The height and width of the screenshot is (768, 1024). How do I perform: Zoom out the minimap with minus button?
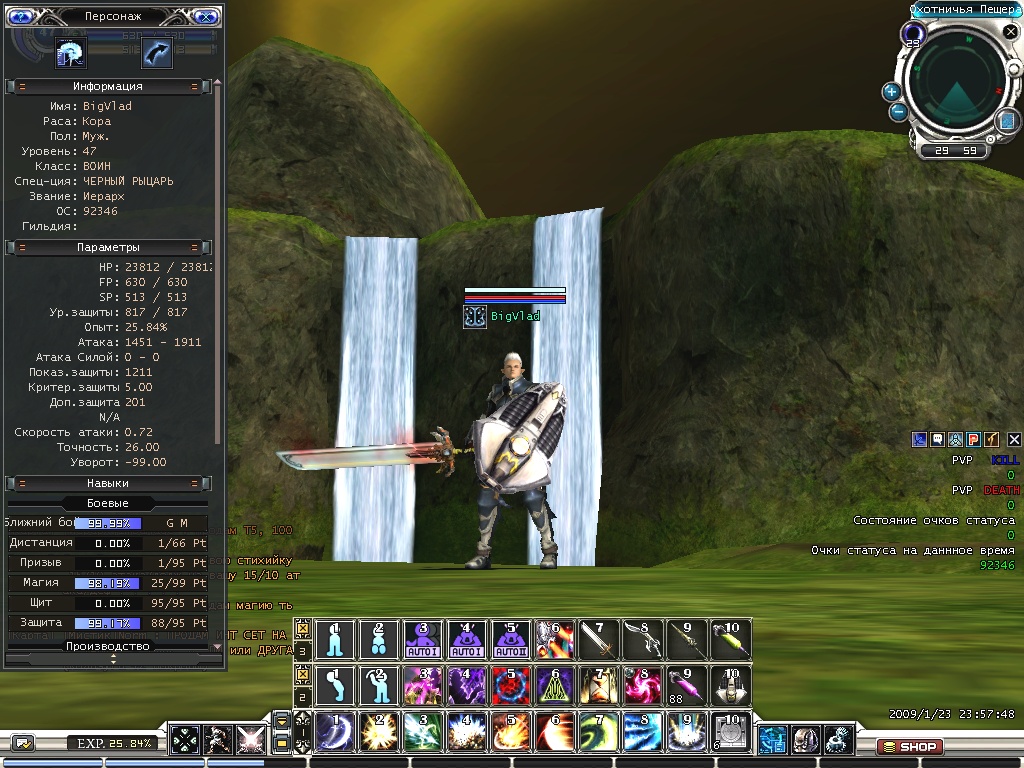click(898, 112)
